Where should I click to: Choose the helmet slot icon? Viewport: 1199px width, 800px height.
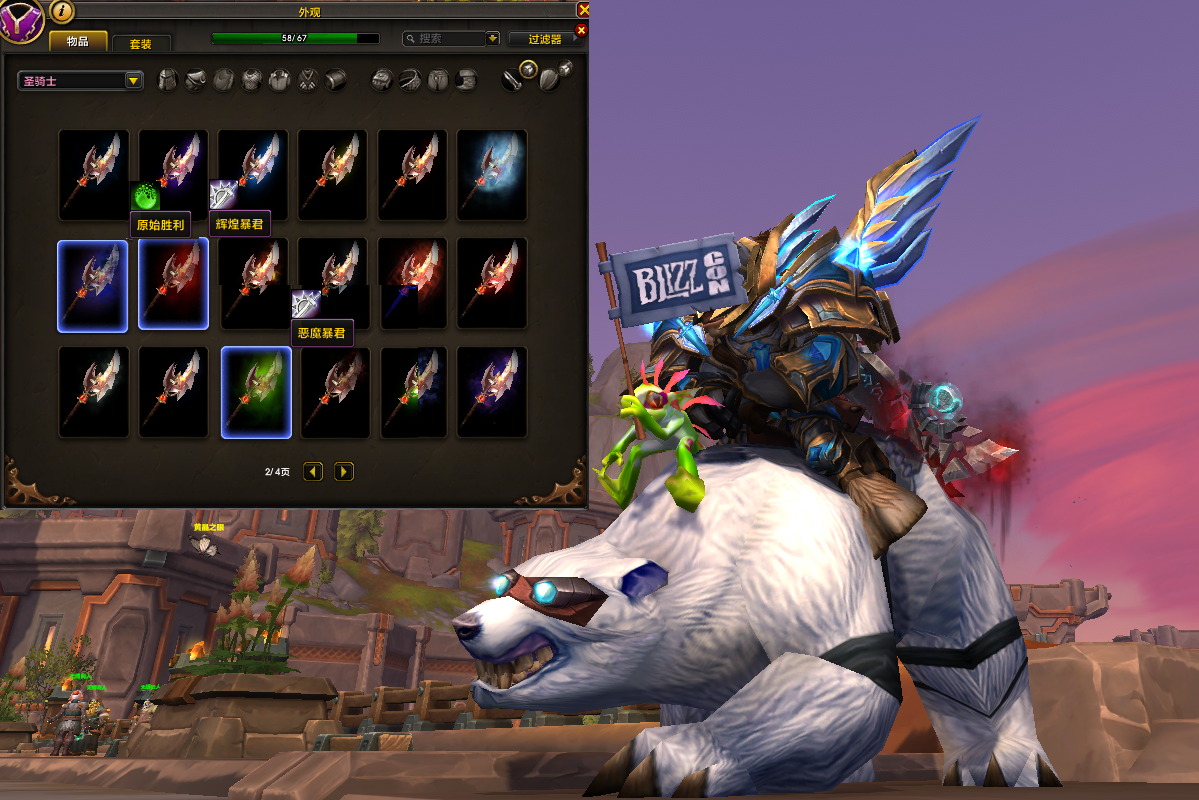(168, 80)
